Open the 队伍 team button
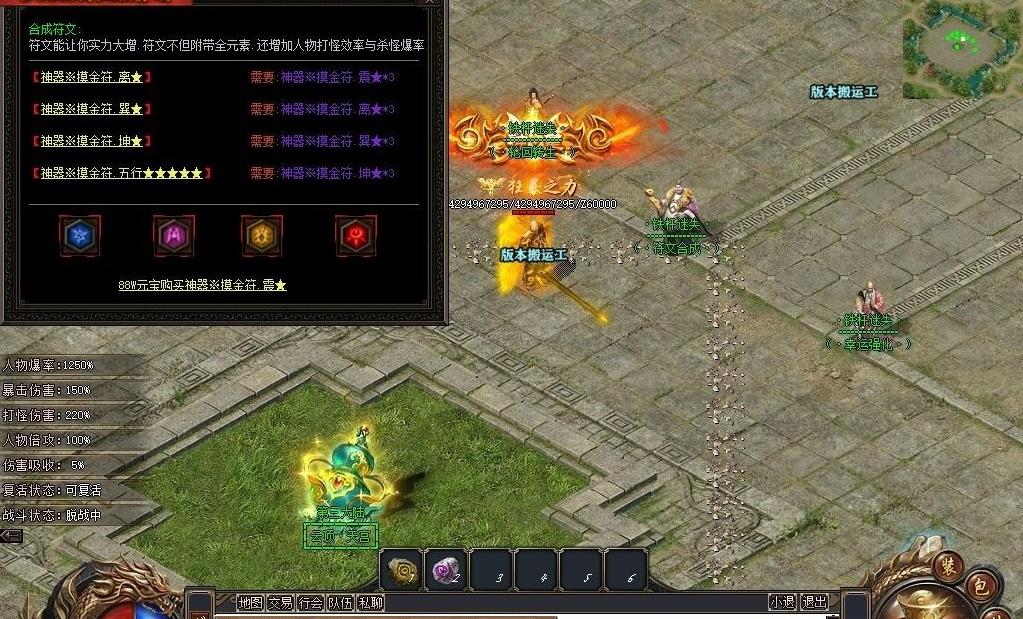Image resolution: width=1023 pixels, height=619 pixels. point(340,602)
